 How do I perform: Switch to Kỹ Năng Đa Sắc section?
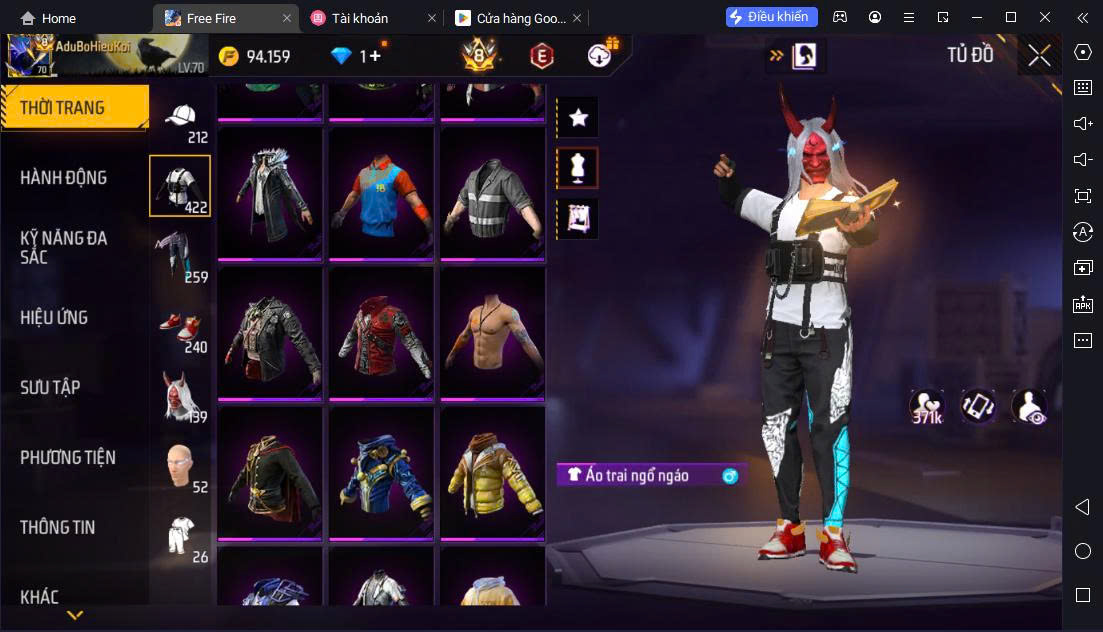(64, 247)
